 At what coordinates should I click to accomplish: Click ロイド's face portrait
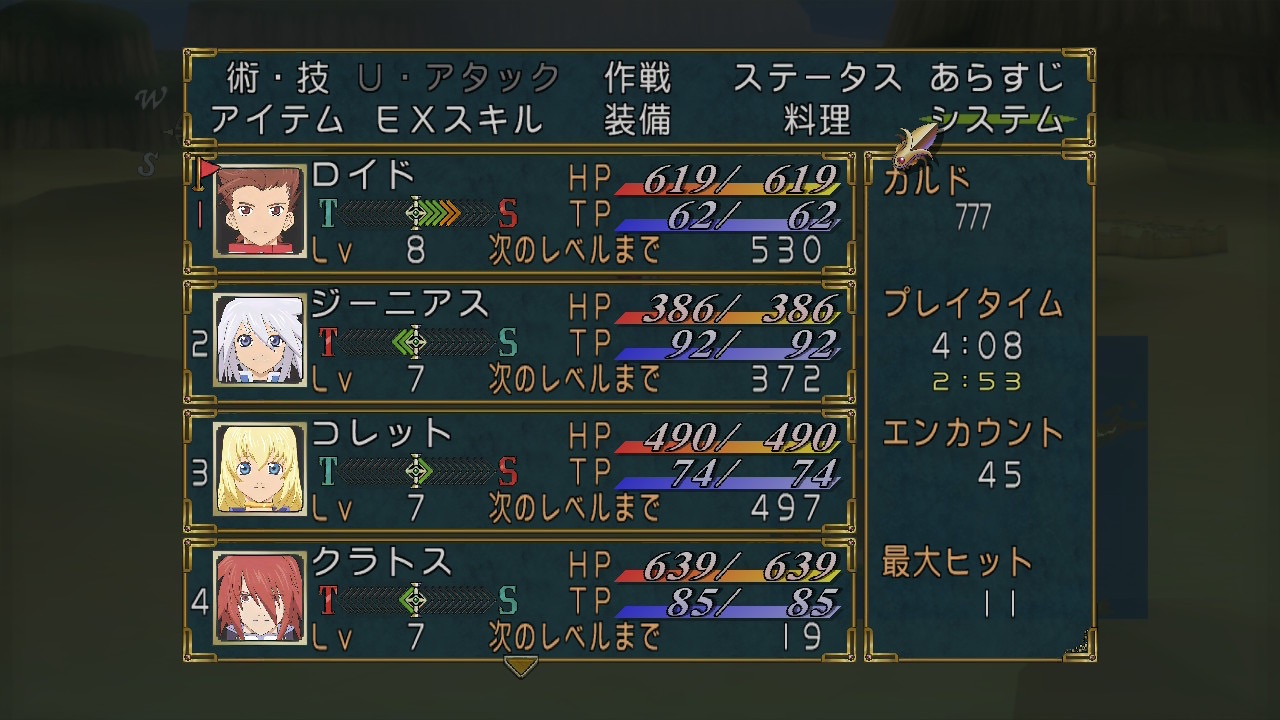click(x=259, y=211)
